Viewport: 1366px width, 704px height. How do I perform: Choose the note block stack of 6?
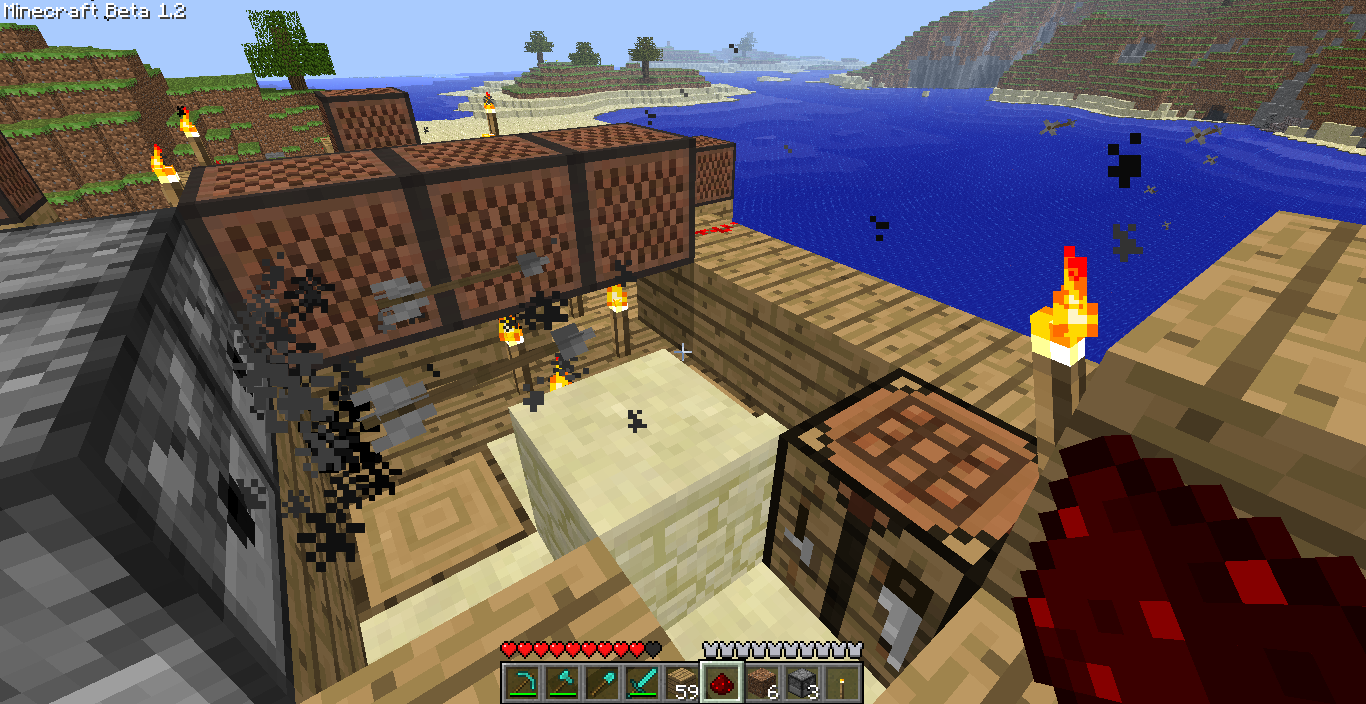tap(761, 683)
